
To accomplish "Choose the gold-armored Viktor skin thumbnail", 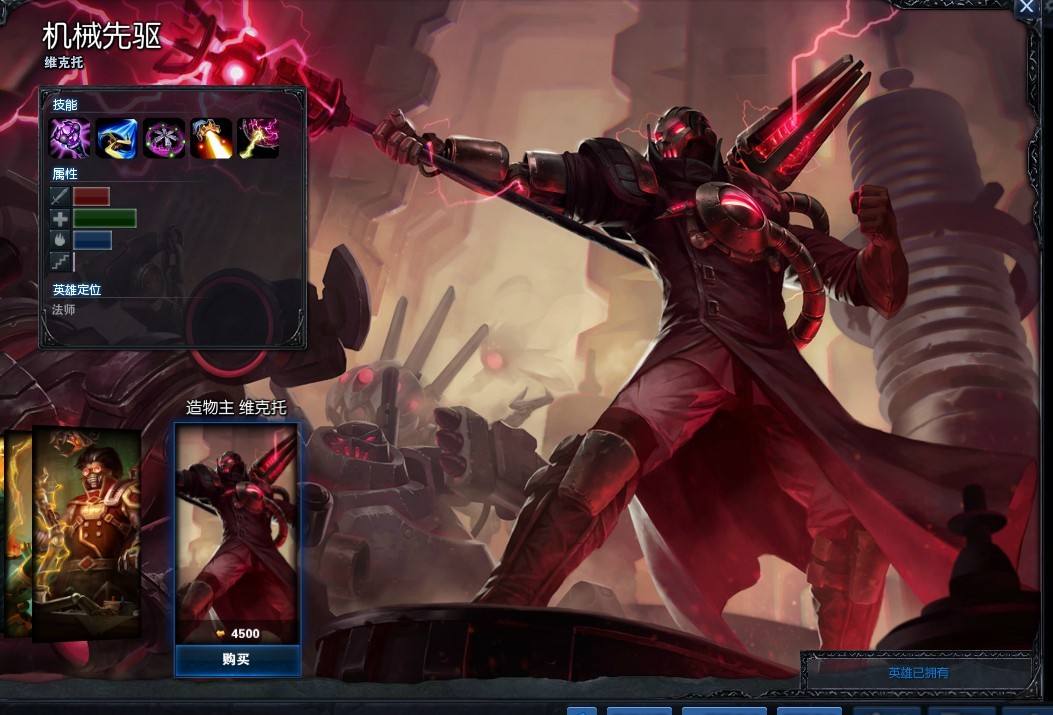I will [x=86, y=533].
